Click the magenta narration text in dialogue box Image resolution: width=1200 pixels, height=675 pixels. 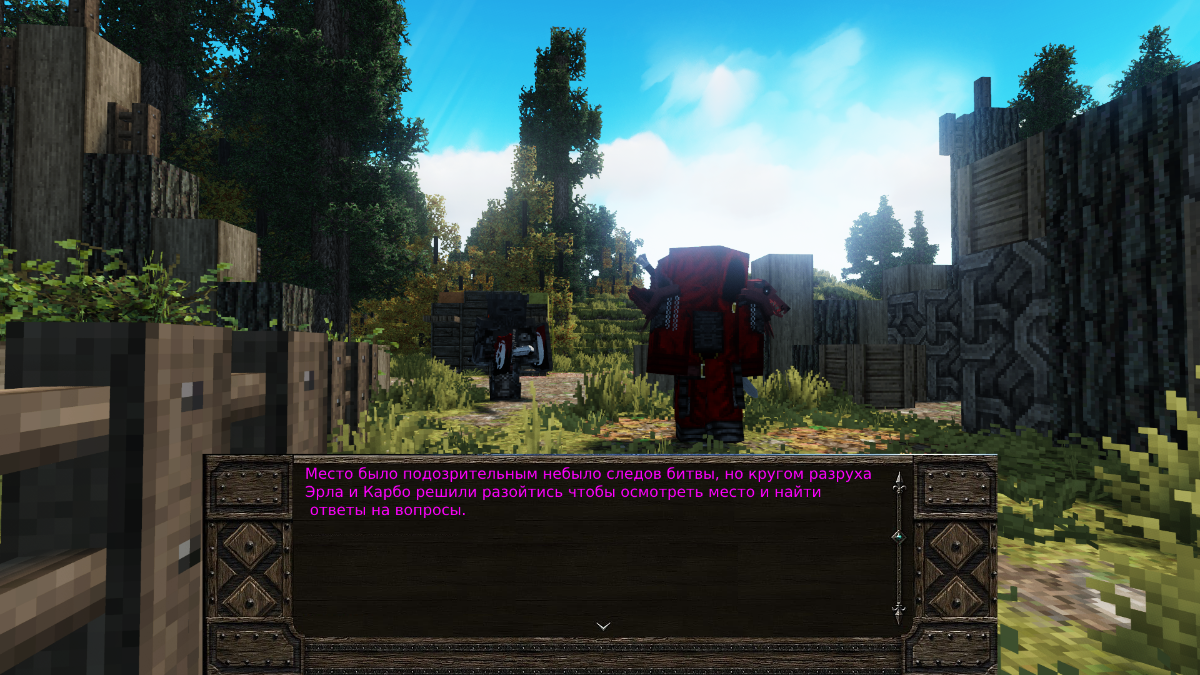(x=588, y=491)
